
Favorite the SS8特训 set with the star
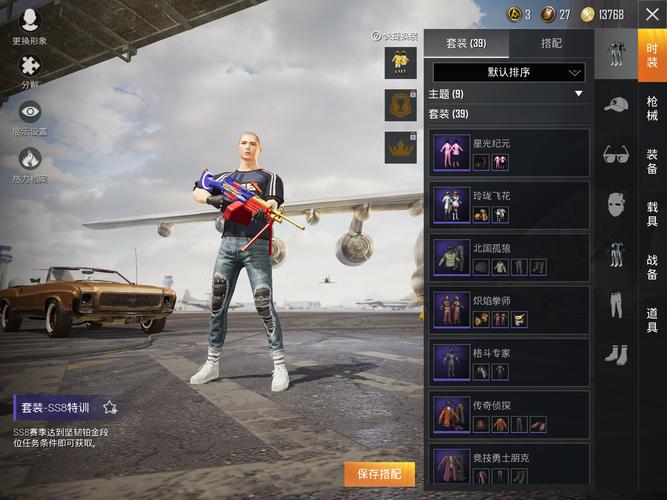pyautogui.click(x=110, y=407)
